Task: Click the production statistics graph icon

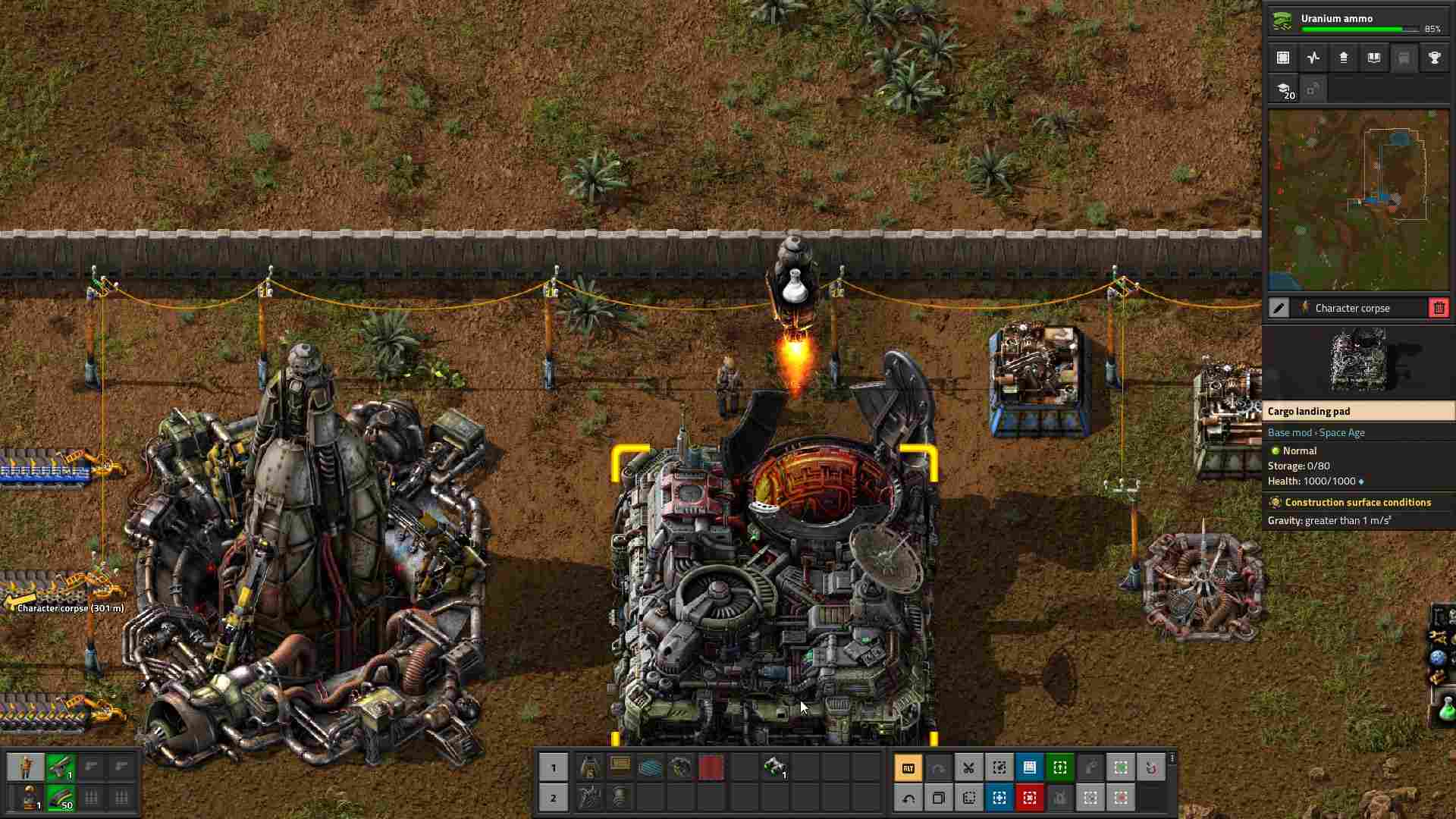Action: (x=1313, y=58)
